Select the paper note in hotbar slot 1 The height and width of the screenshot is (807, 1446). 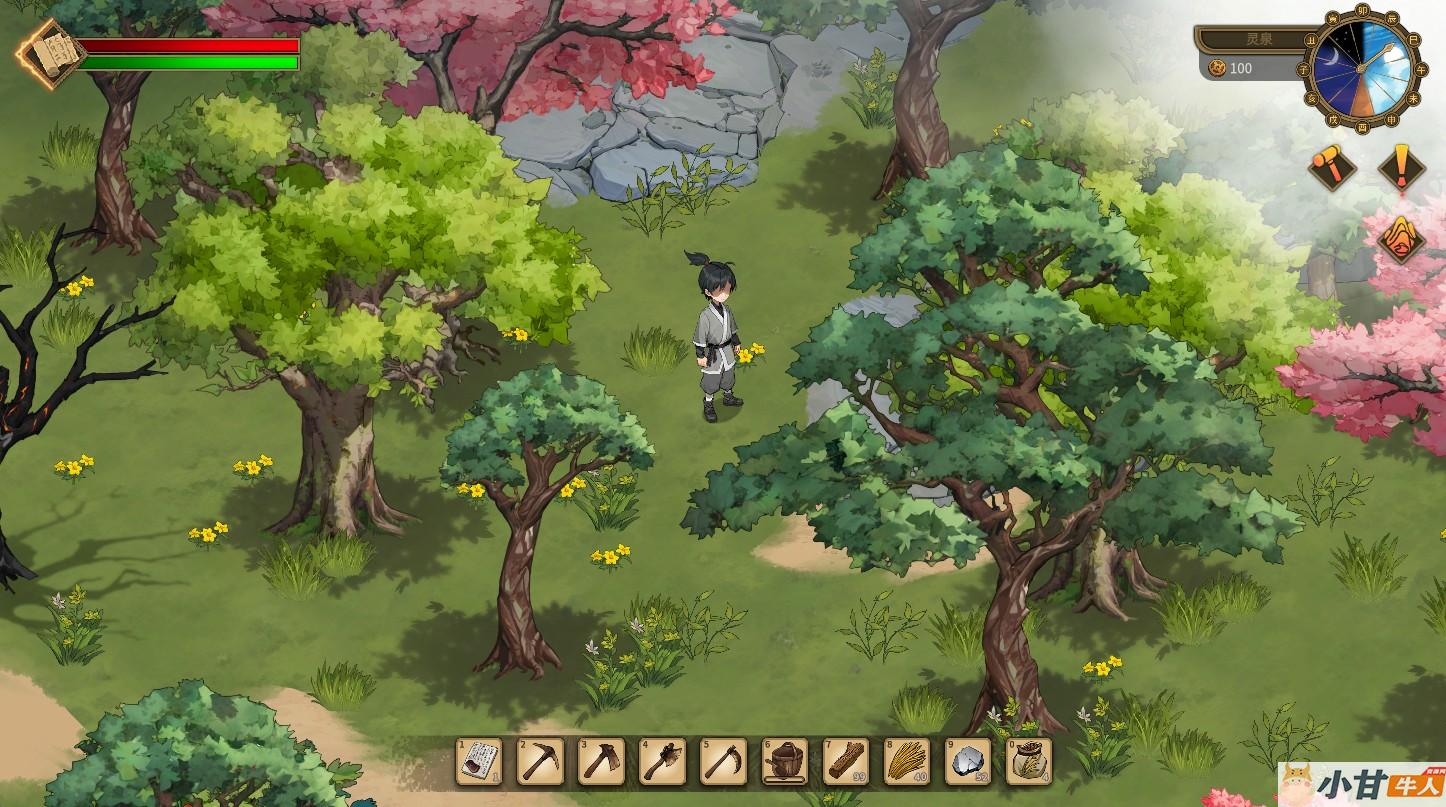479,762
